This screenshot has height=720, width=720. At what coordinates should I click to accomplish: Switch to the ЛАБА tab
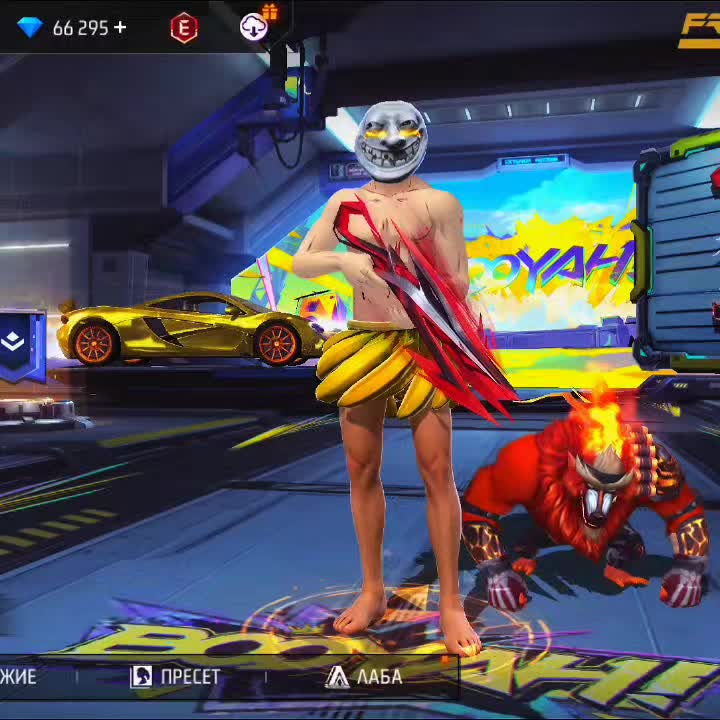365,677
